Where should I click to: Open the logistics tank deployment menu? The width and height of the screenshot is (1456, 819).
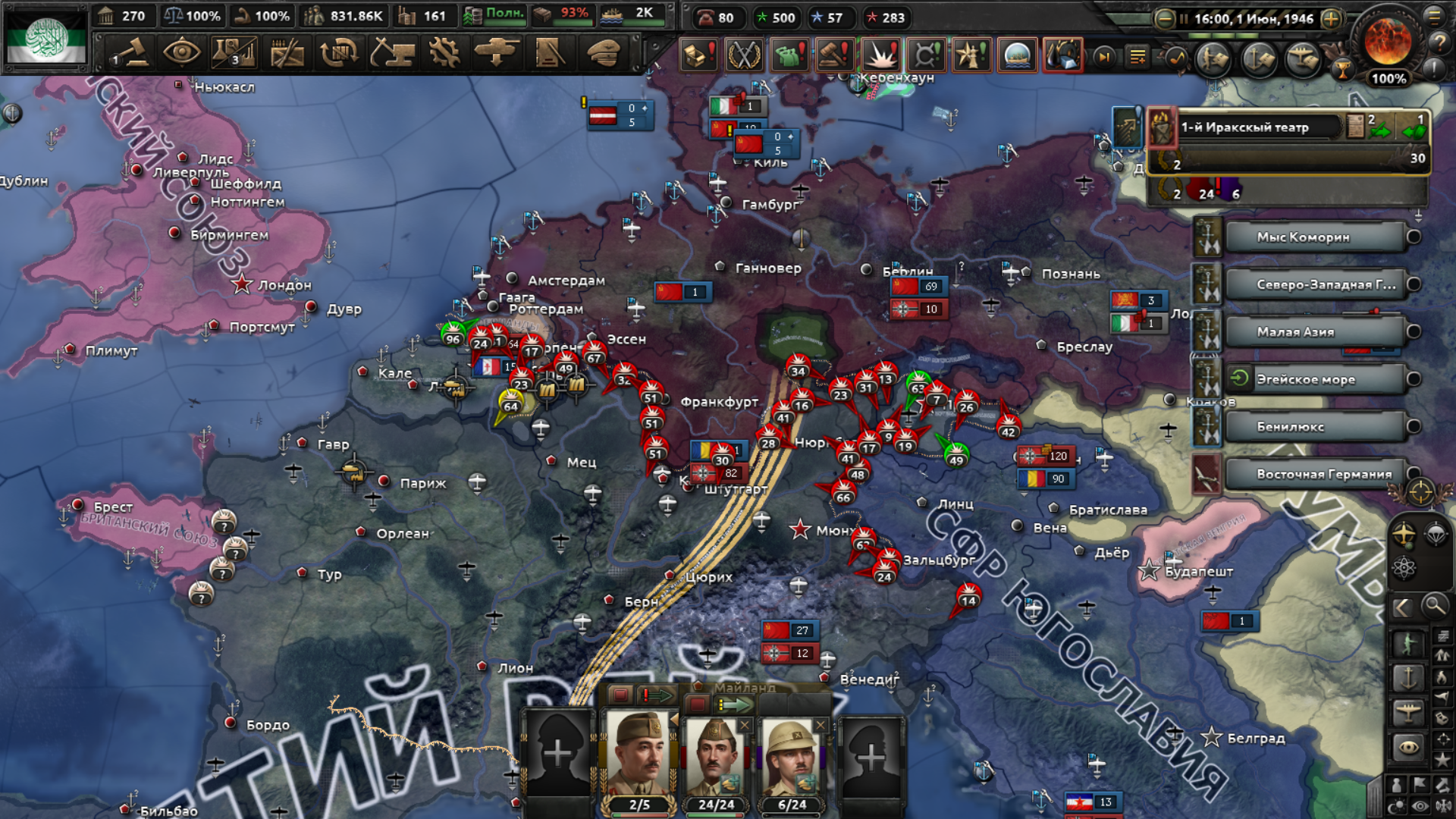click(497, 53)
